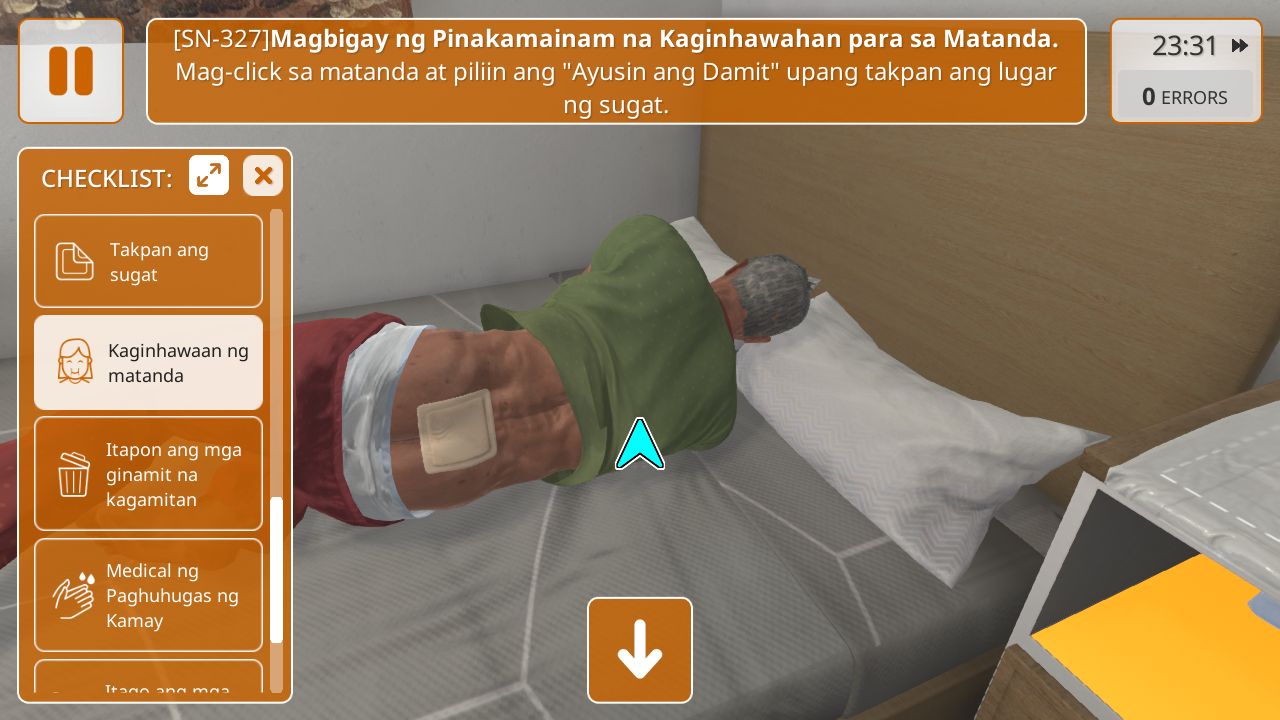Expand the checklist panel
This screenshot has height=720, width=1280.
[x=209, y=176]
